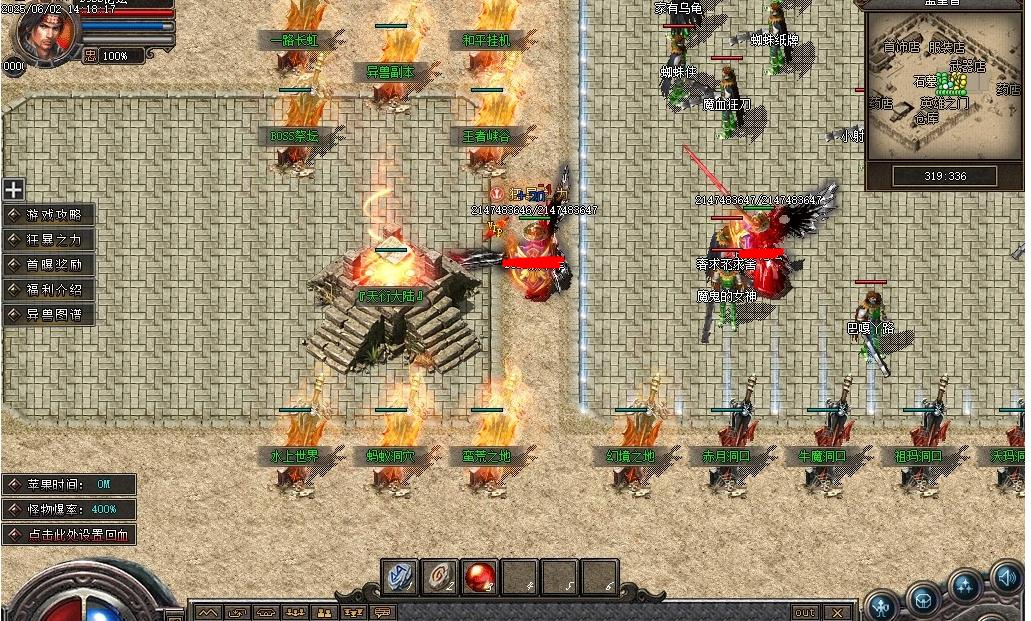Screen dimensions: 1031x621
Task: Toggle the sound speaker icon
Action: coord(1007,578)
